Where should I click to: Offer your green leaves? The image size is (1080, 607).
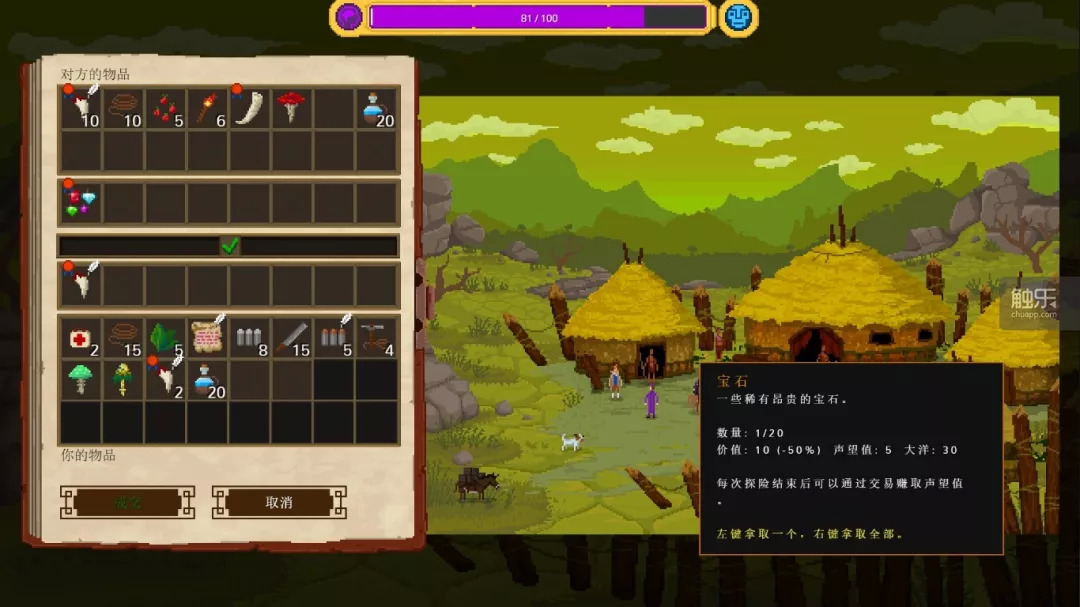point(165,338)
